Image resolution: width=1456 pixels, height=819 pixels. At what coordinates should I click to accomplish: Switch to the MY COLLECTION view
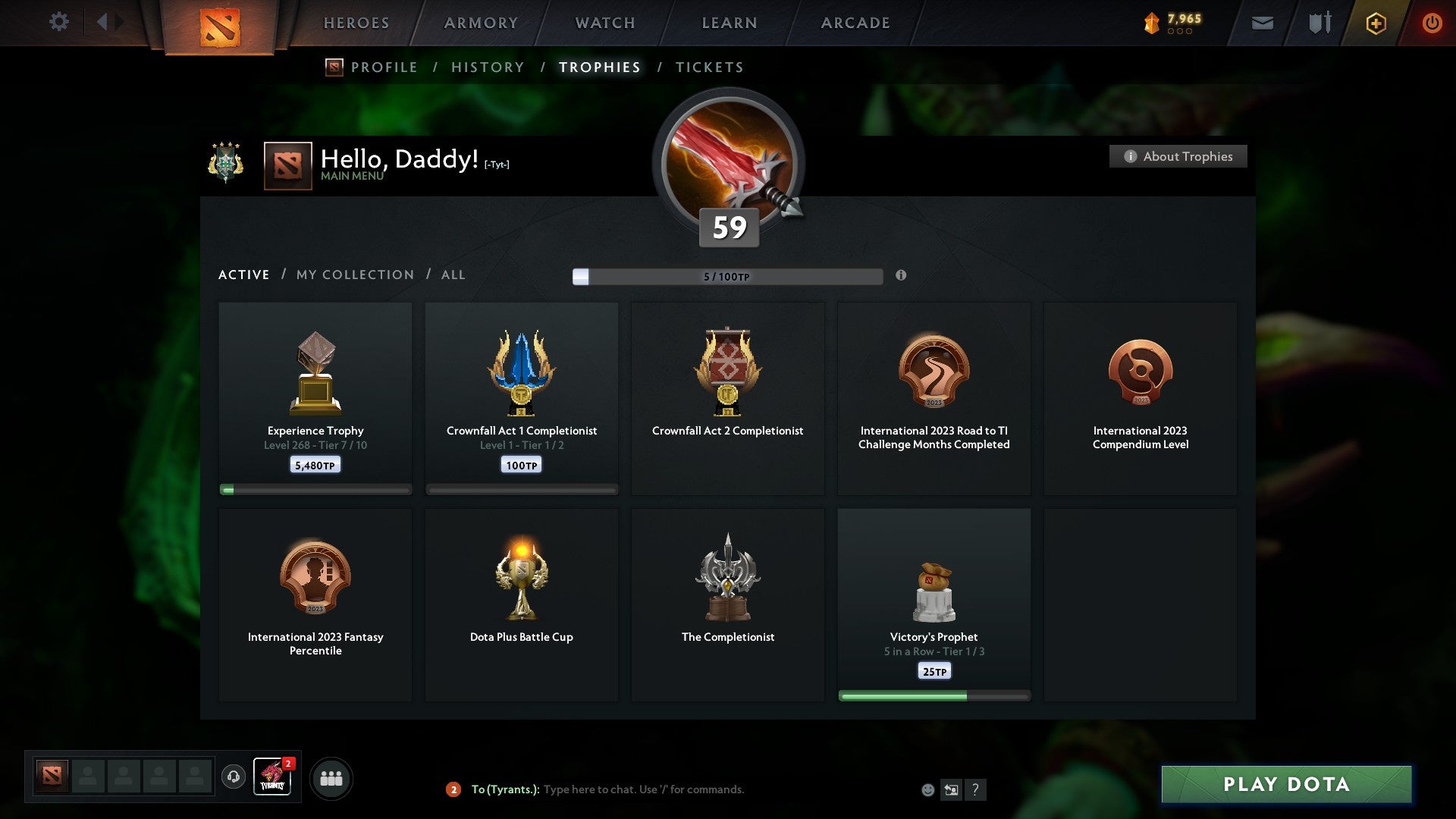click(354, 275)
